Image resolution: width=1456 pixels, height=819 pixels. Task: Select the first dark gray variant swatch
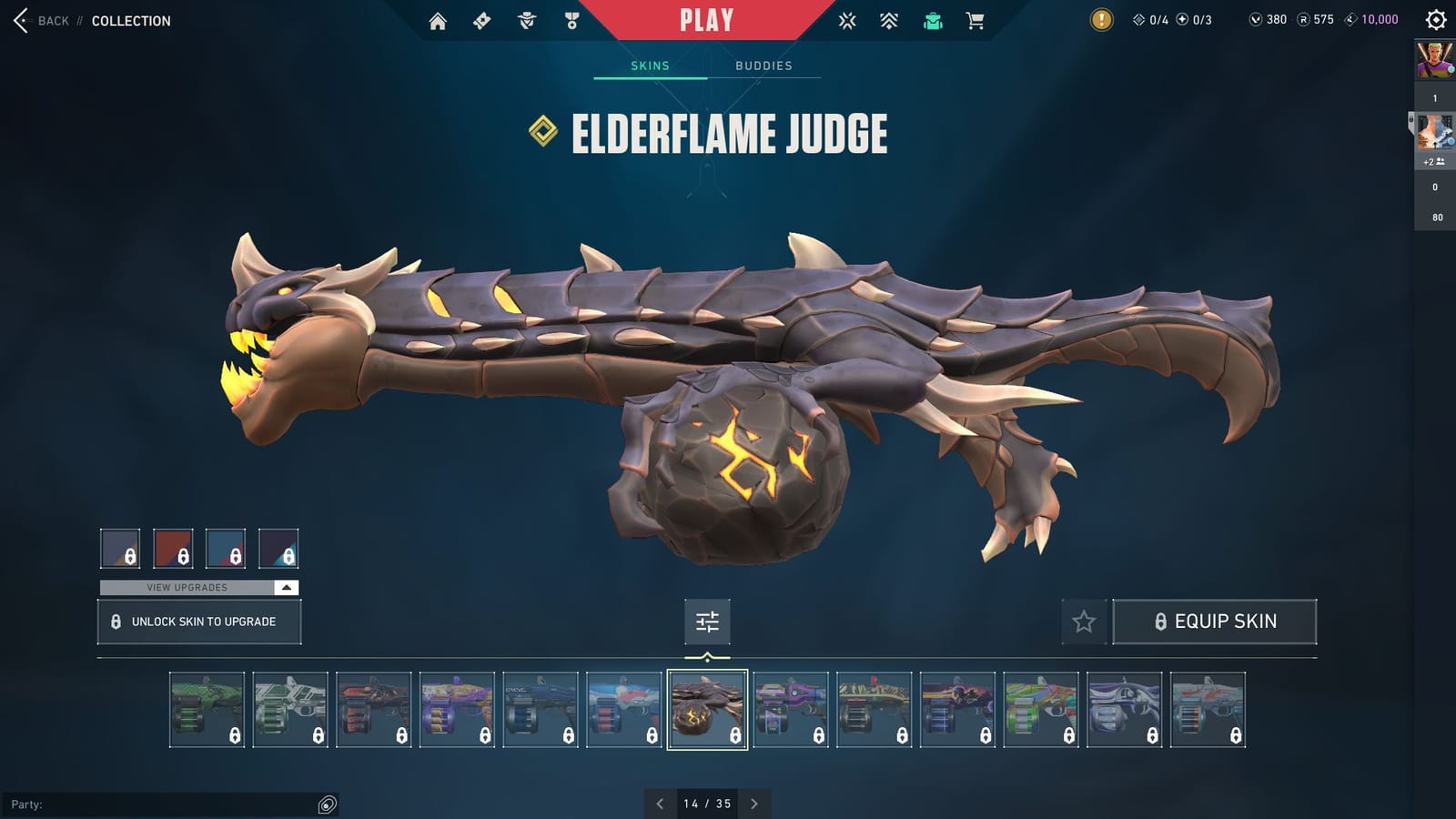pos(121,549)
